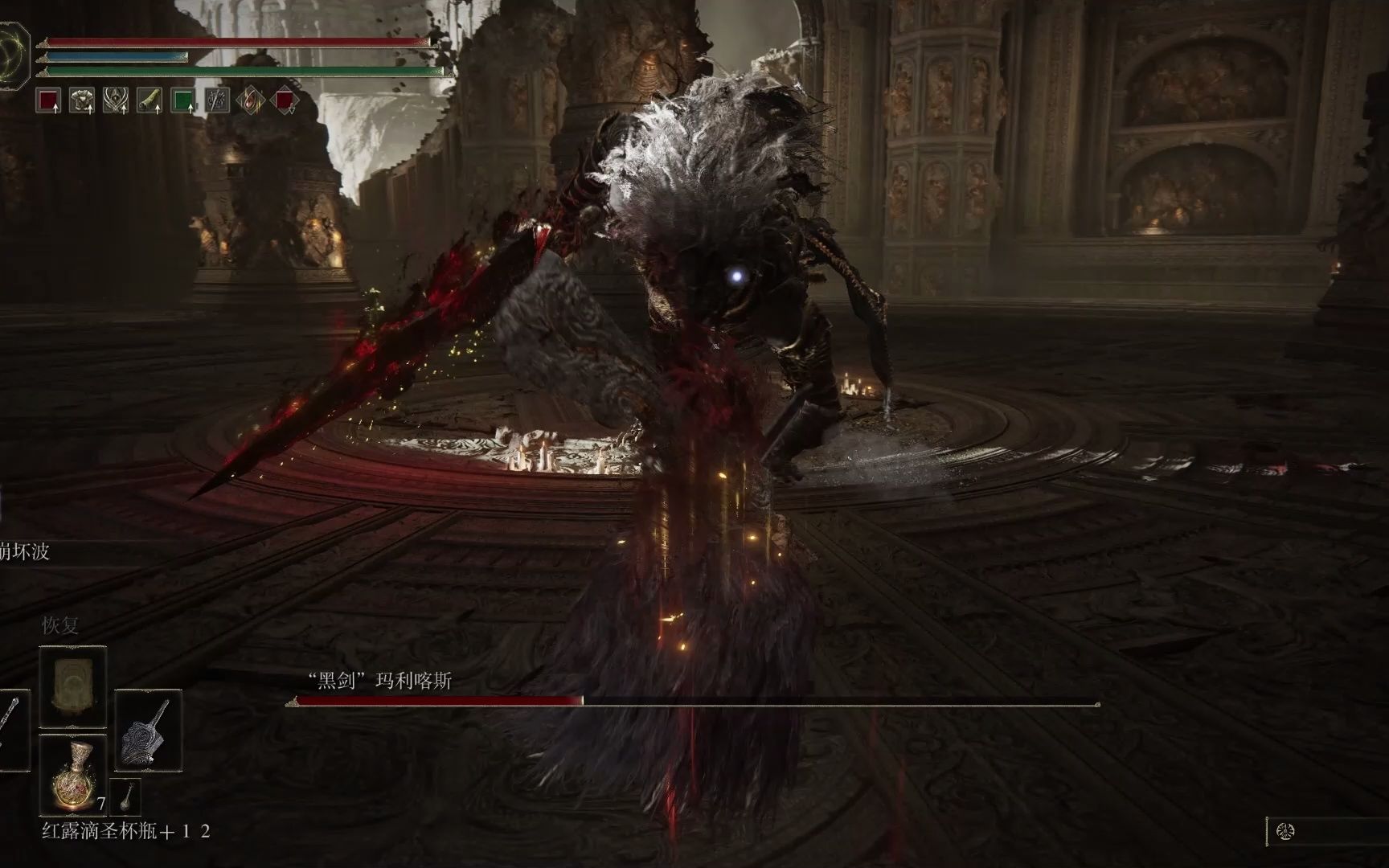Viewport: 1389px width, 868px height.
Task: Click the hooded winged figure buff icon
Action: [116, 100]
